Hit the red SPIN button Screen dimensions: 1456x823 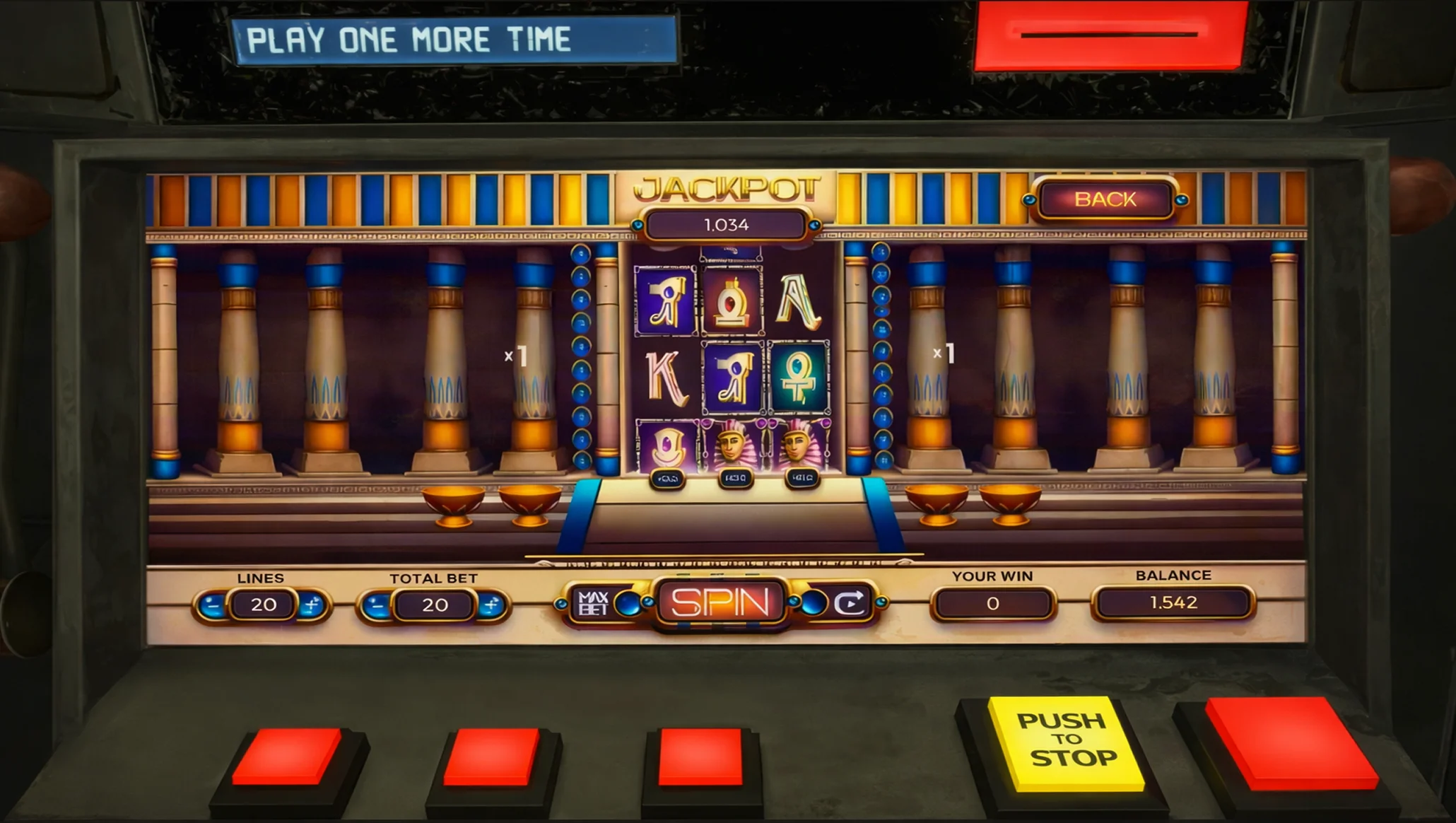tap(720, 602)
